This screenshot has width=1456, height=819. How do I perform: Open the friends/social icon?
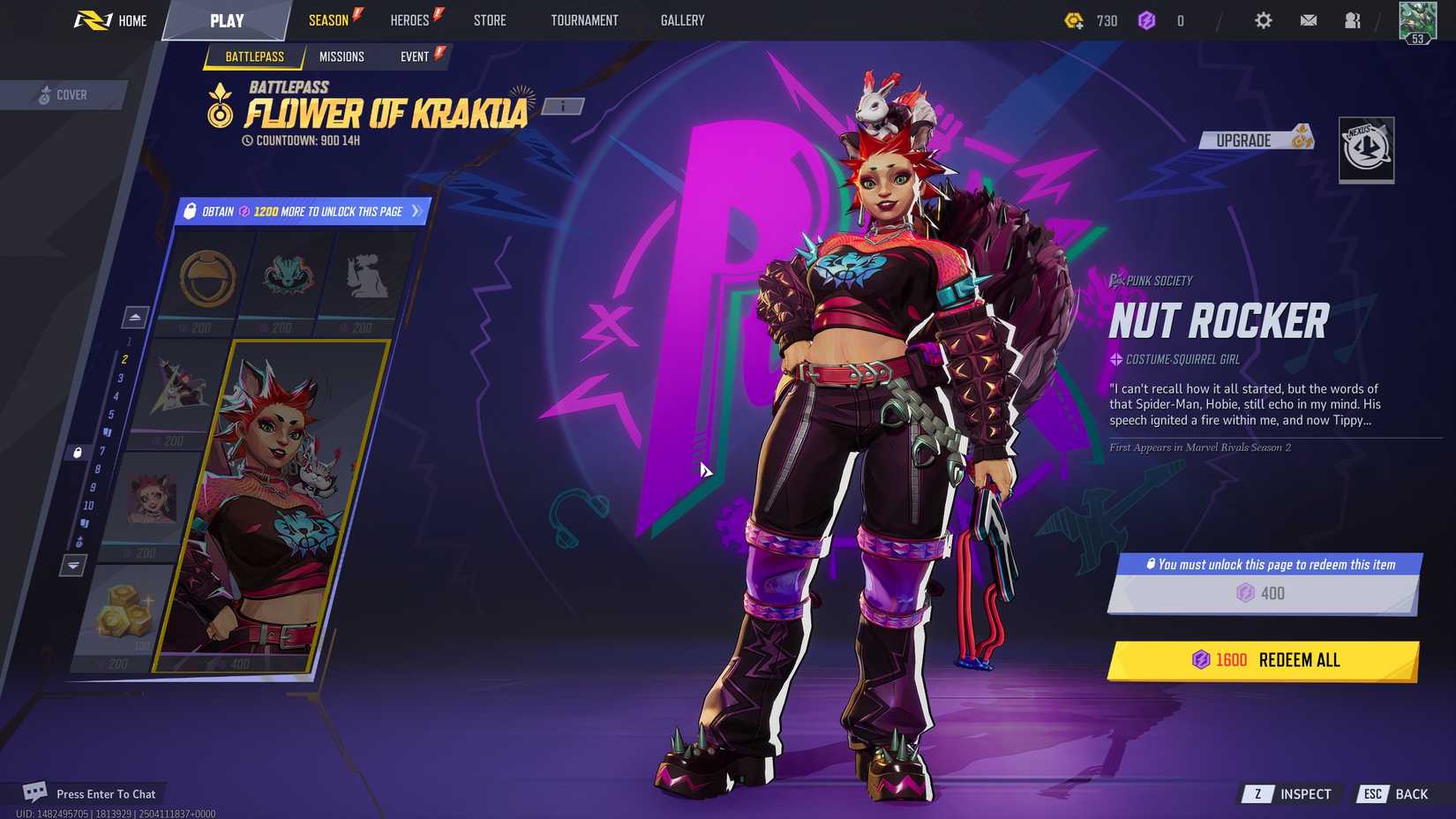pos(1352,20)
